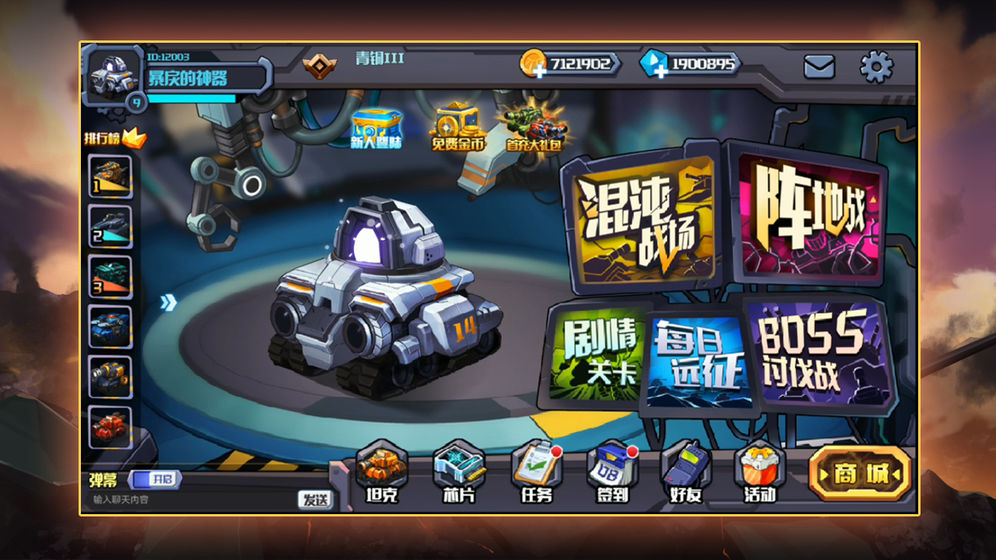The image size is (996, 560).
Task: Open the 商城 shop
Action: pos(859,474)
